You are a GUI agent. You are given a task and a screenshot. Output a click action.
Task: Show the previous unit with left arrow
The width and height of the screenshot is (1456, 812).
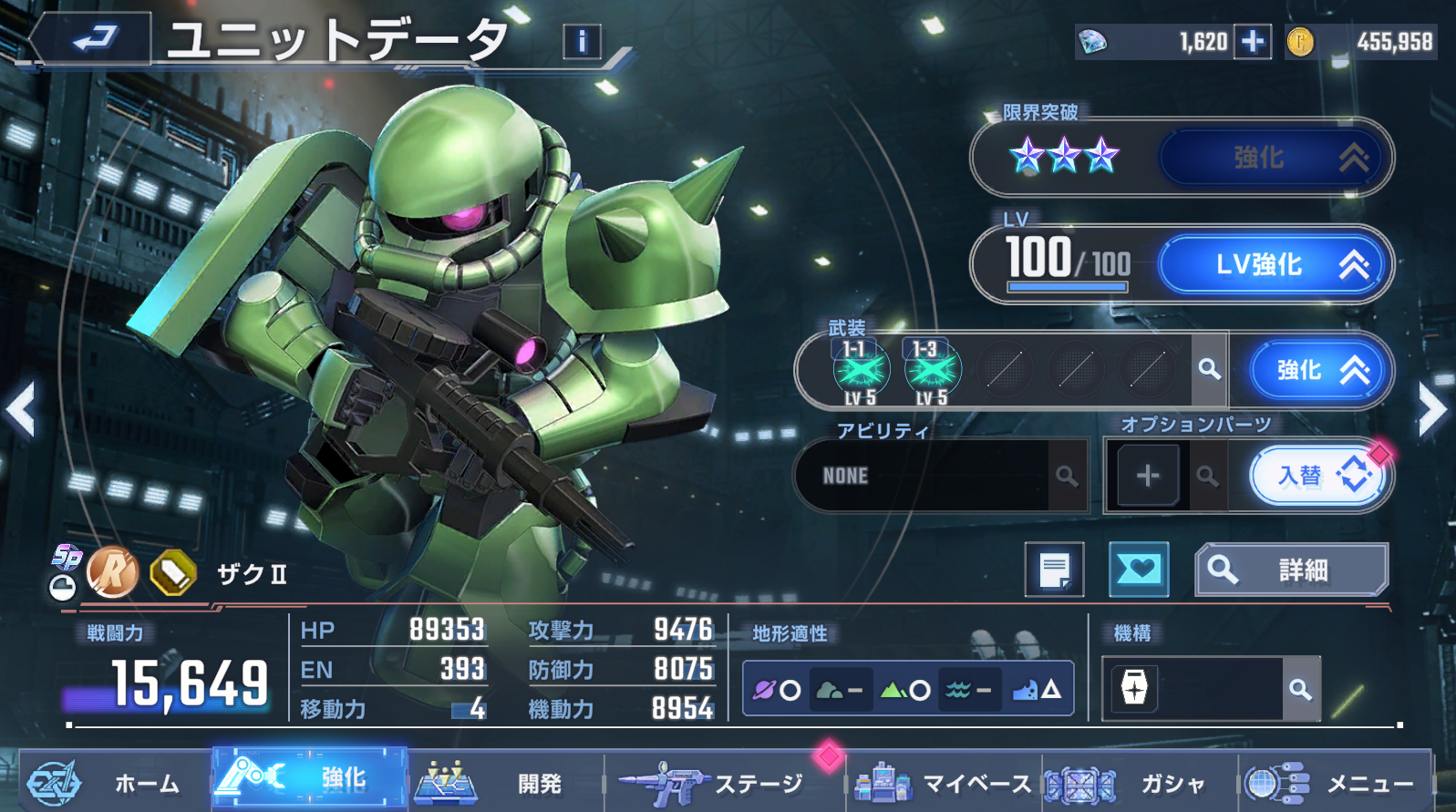tap(20, 410)
